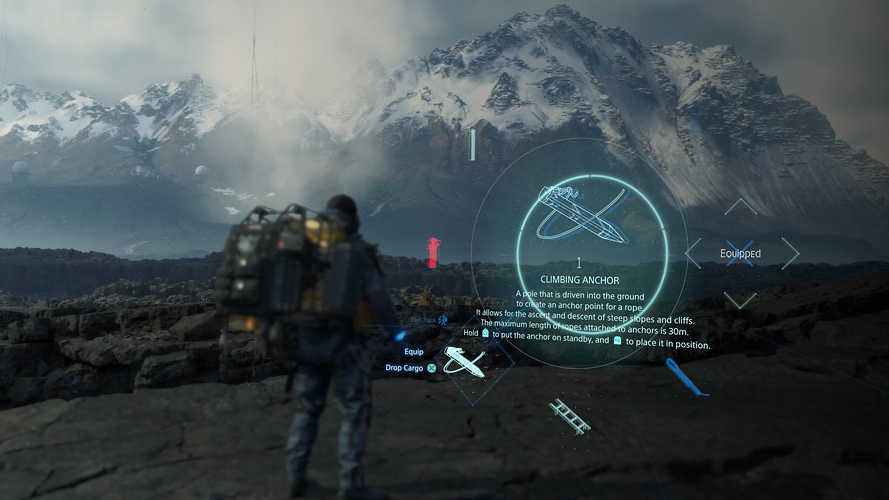889x500 pixels.
Task: Select the climbing anchor slot in the diamond
Action: [x=464, y=362]
